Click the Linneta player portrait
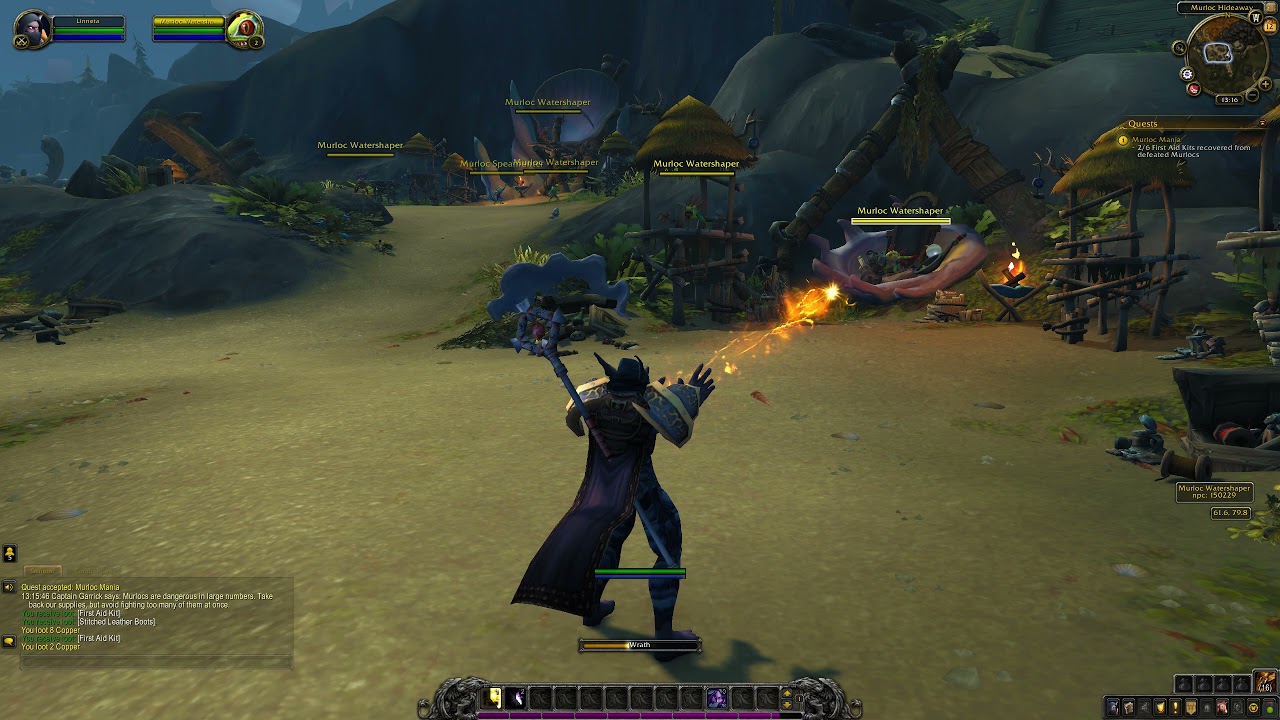The image size is (1280, 720). click(32, 31)
